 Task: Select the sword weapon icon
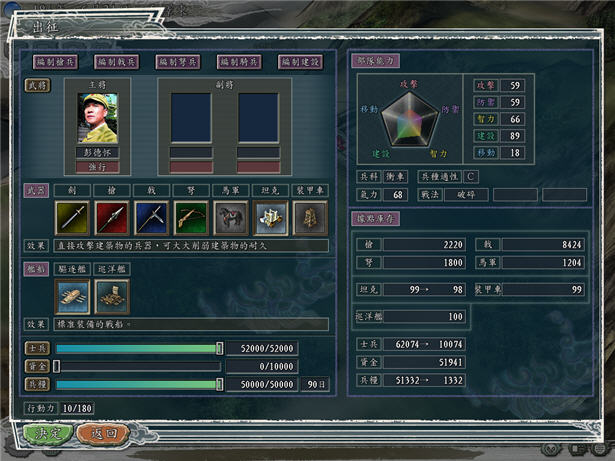click(x=72, y=217)
